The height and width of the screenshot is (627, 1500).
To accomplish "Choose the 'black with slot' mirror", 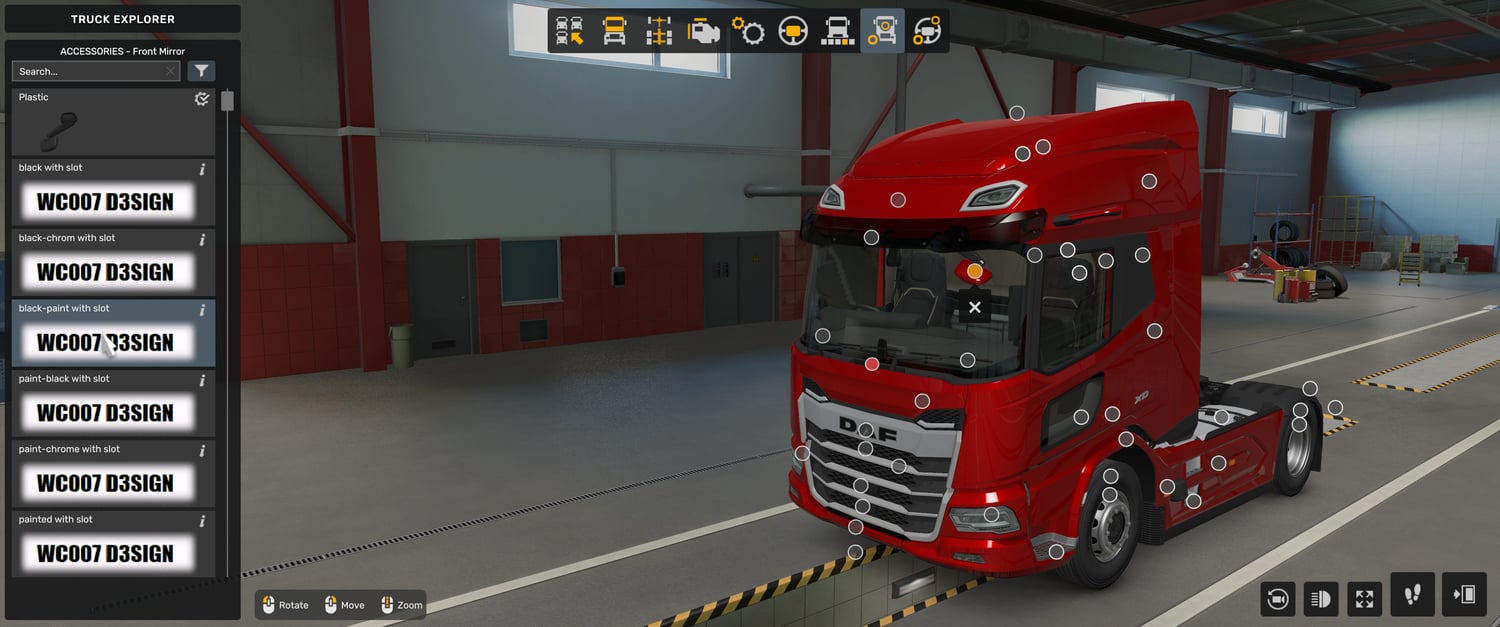I will (105, 202).
